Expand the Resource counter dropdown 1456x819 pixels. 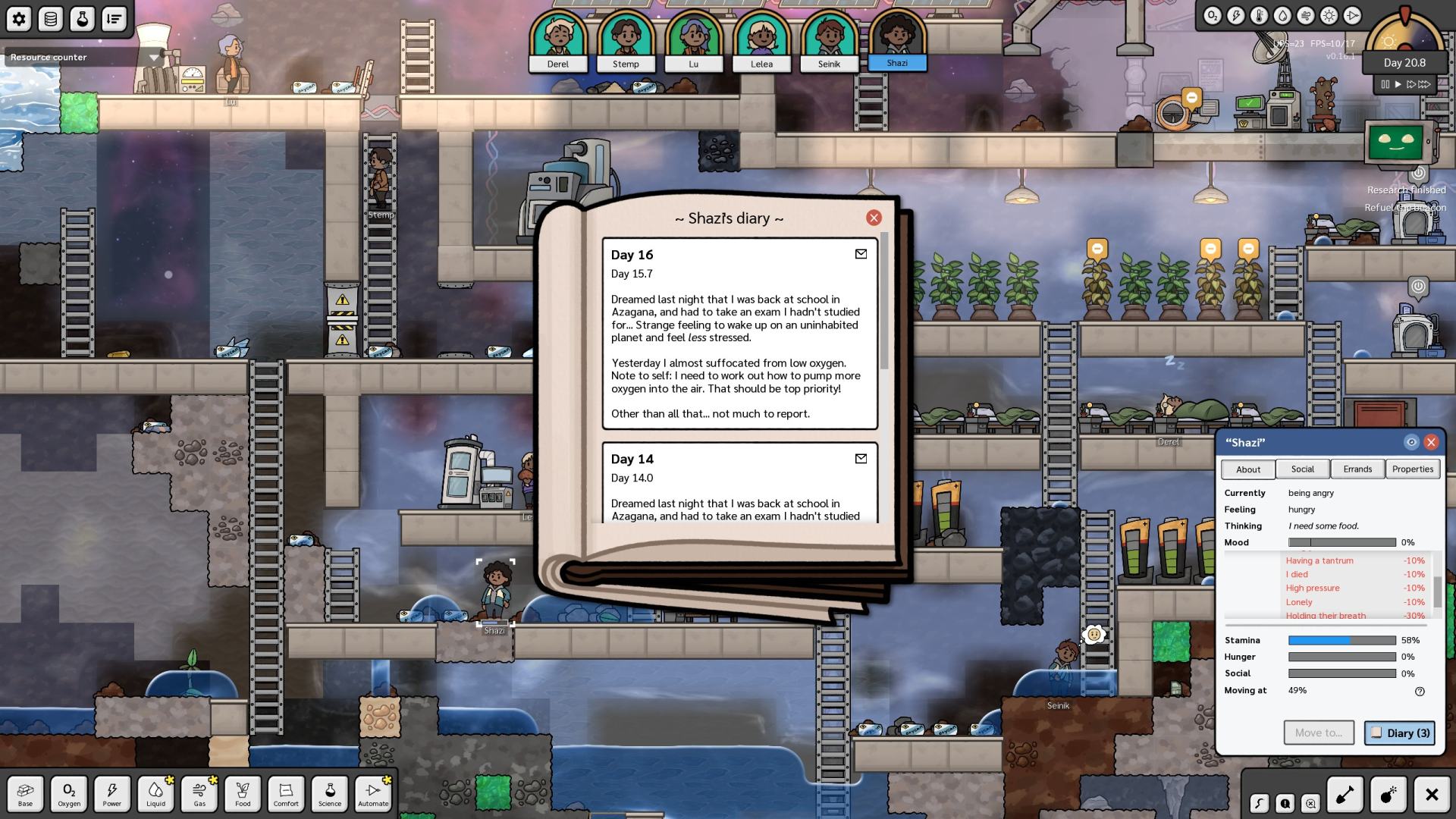coord(154,58)
